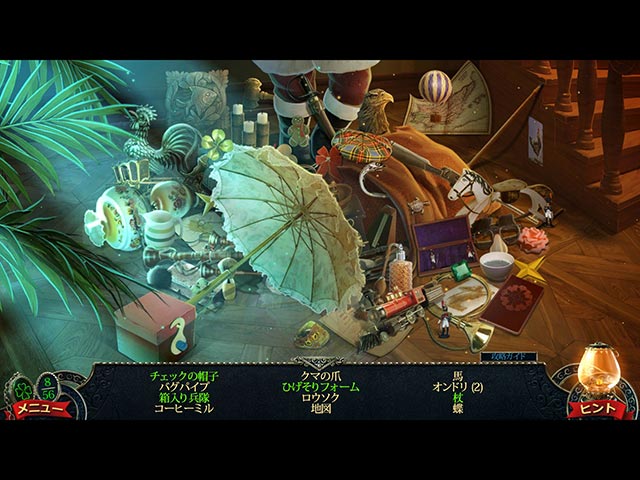Open the 攻略ガイド strategy guide
The width and height of the screenshot is (640, 480).
click(x=508, y=356)
